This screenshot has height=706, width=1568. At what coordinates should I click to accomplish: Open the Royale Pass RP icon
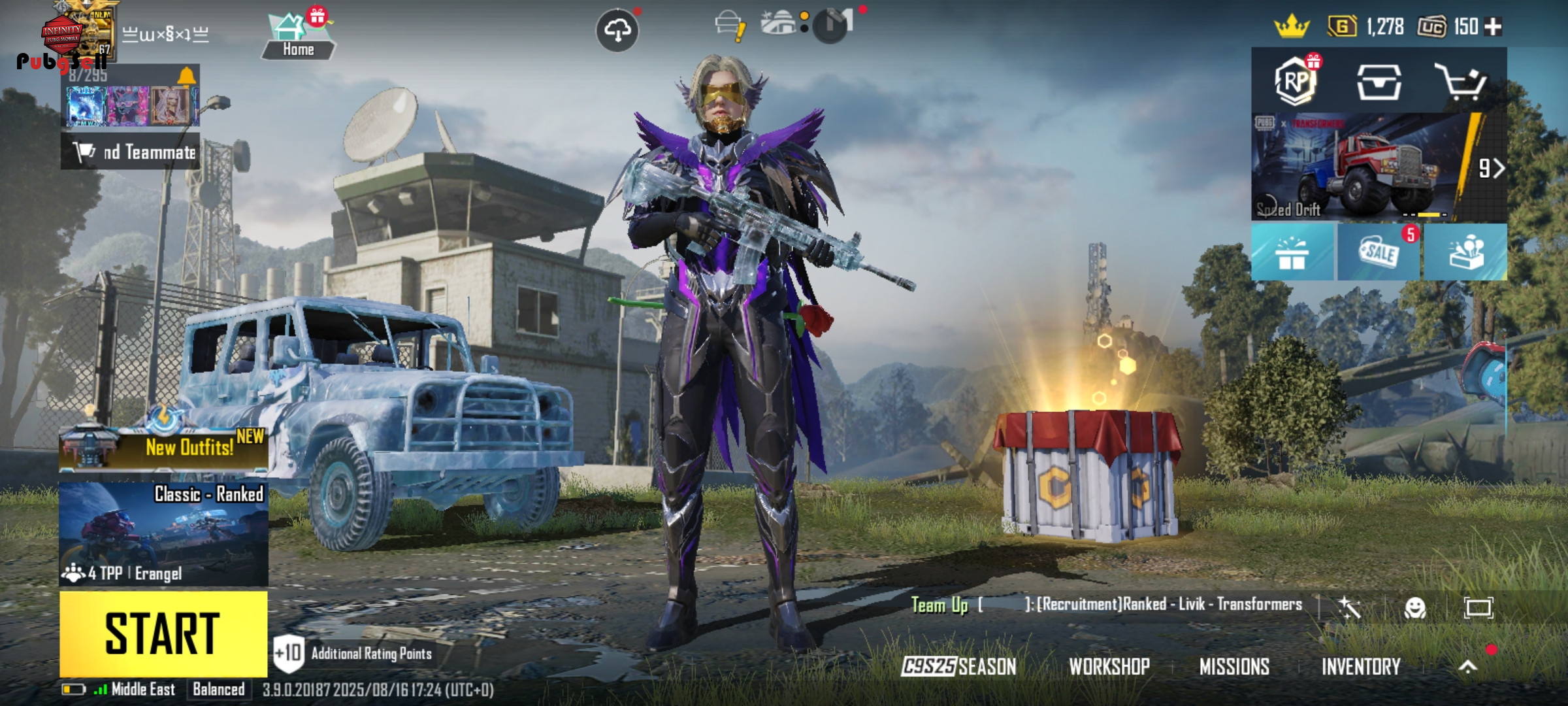pyautogui.click(x=1295, y=82)
